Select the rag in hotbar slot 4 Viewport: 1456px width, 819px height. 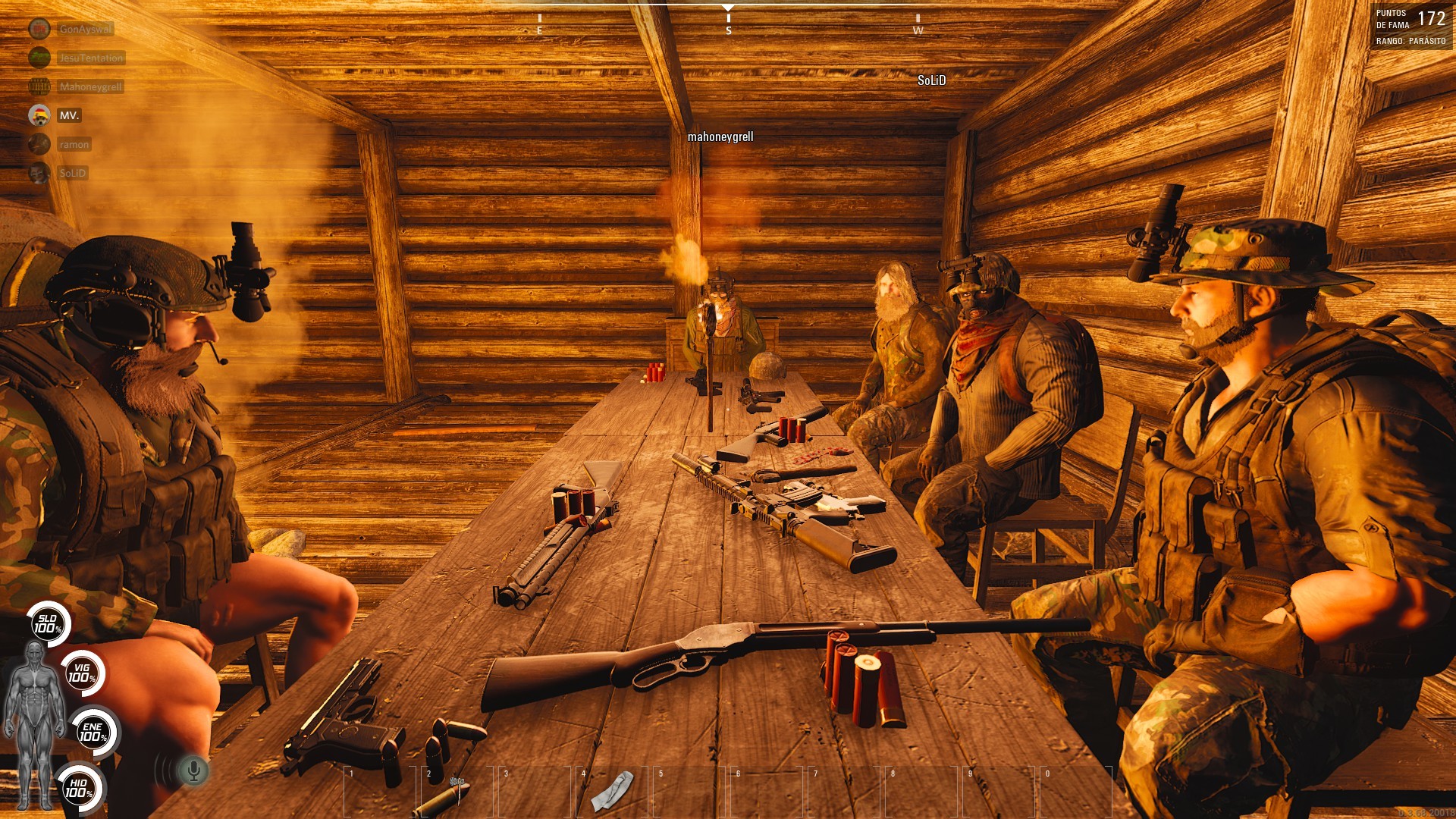(x=612, y=792)
